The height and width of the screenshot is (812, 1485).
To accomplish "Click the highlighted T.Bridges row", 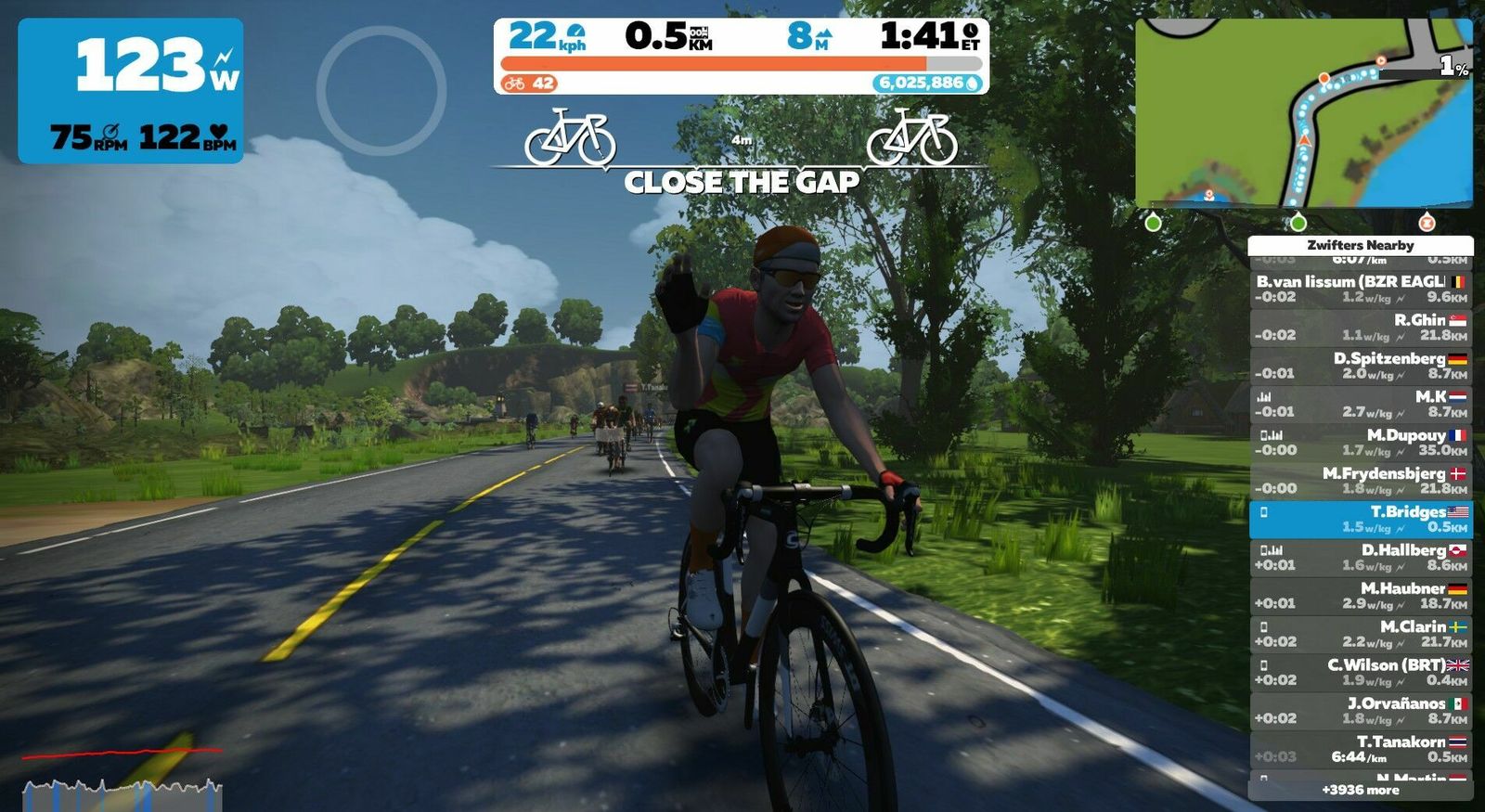I will (x=1360, y=519).
